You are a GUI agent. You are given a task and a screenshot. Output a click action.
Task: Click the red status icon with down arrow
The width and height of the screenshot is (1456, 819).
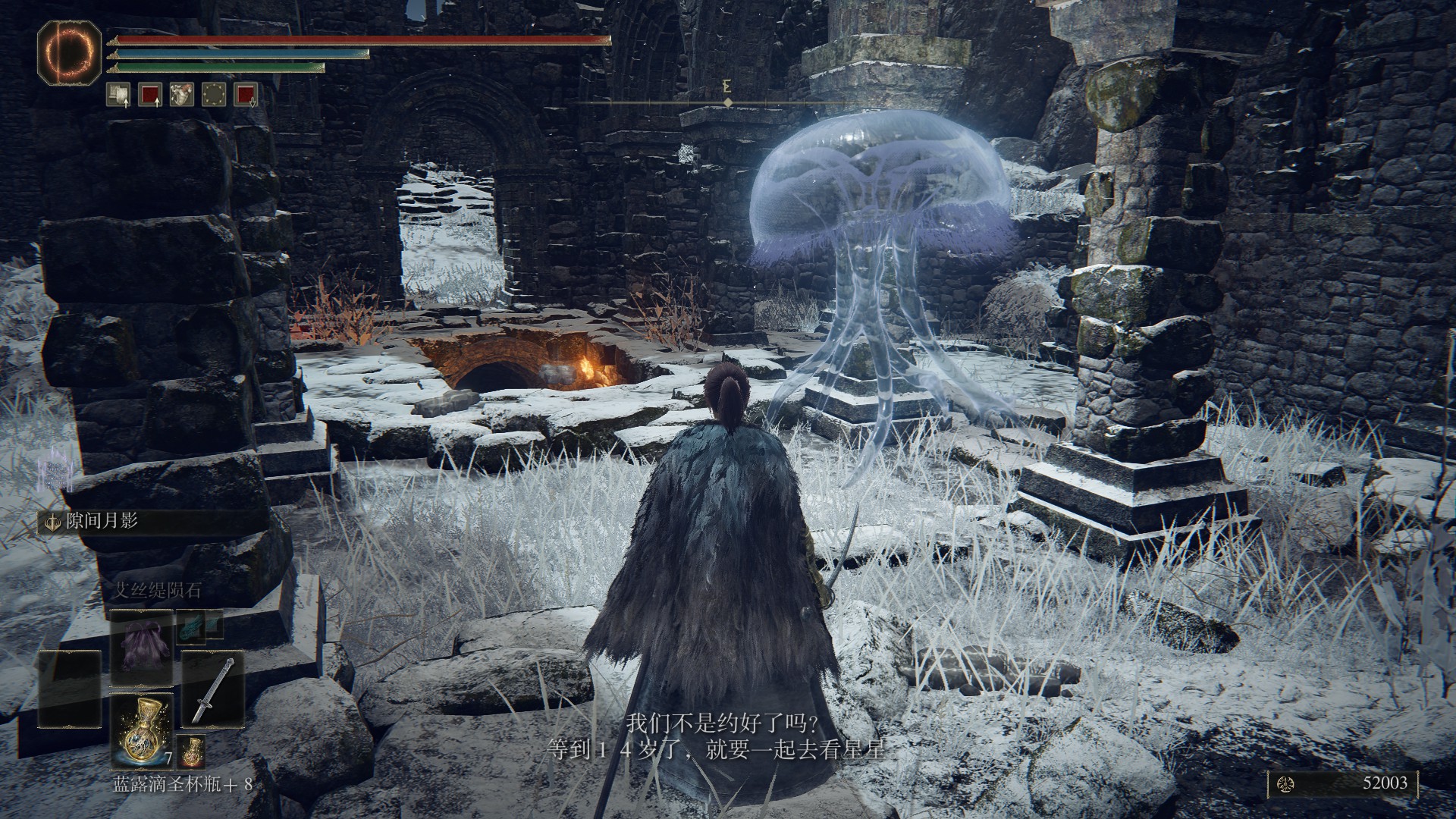point(246,94)
